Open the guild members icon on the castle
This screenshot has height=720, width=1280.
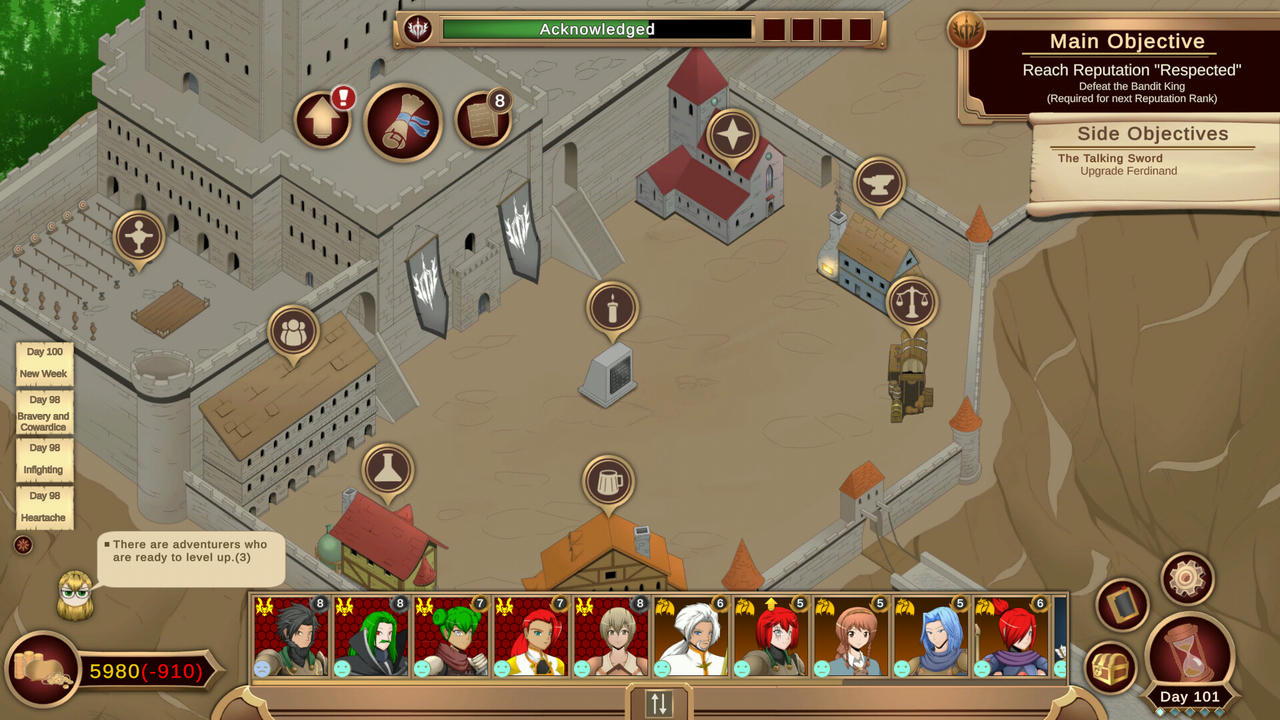pyautogui.click(x=292, y=330)
